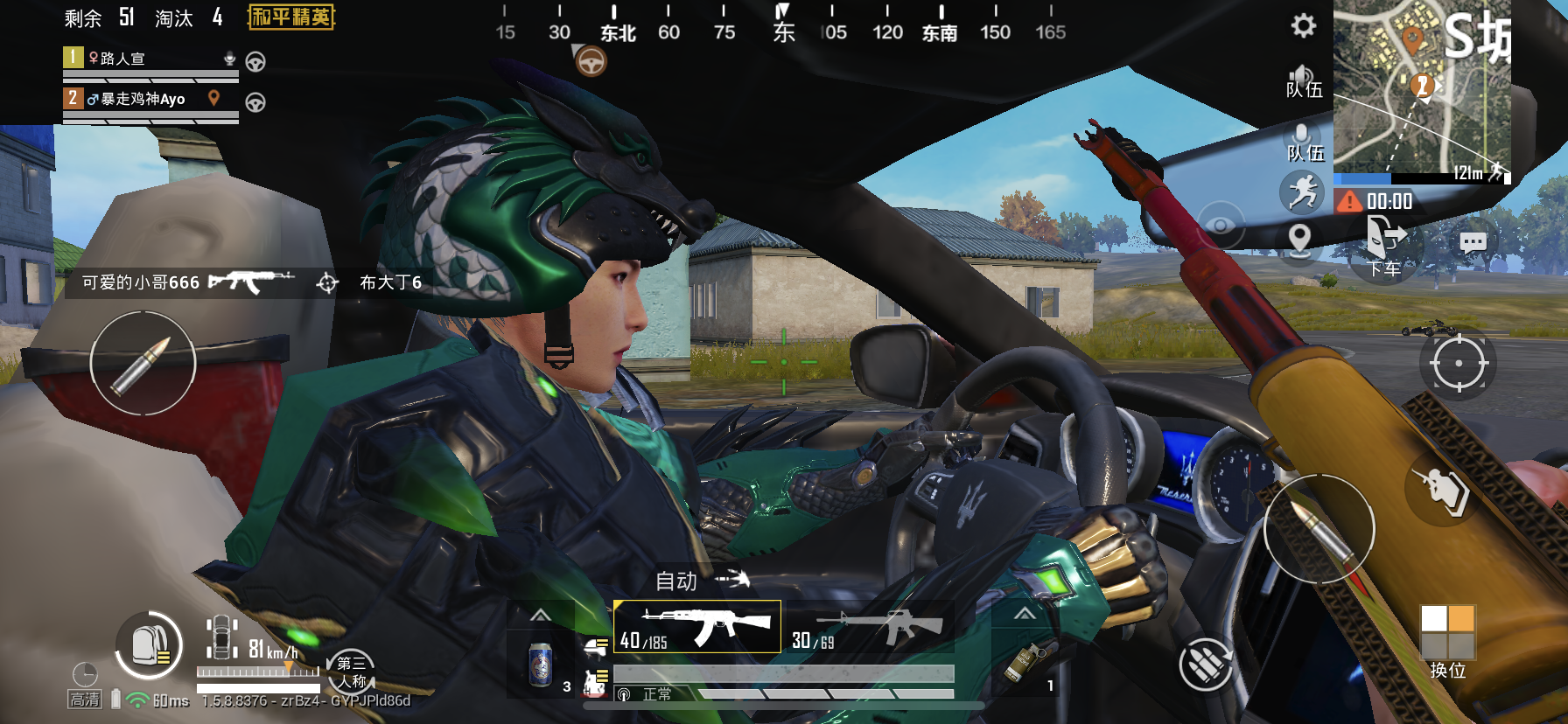Toggle the team microphone button
Image resolution: width=1568 pixels, height=724 pixels.
point(1303,142)
